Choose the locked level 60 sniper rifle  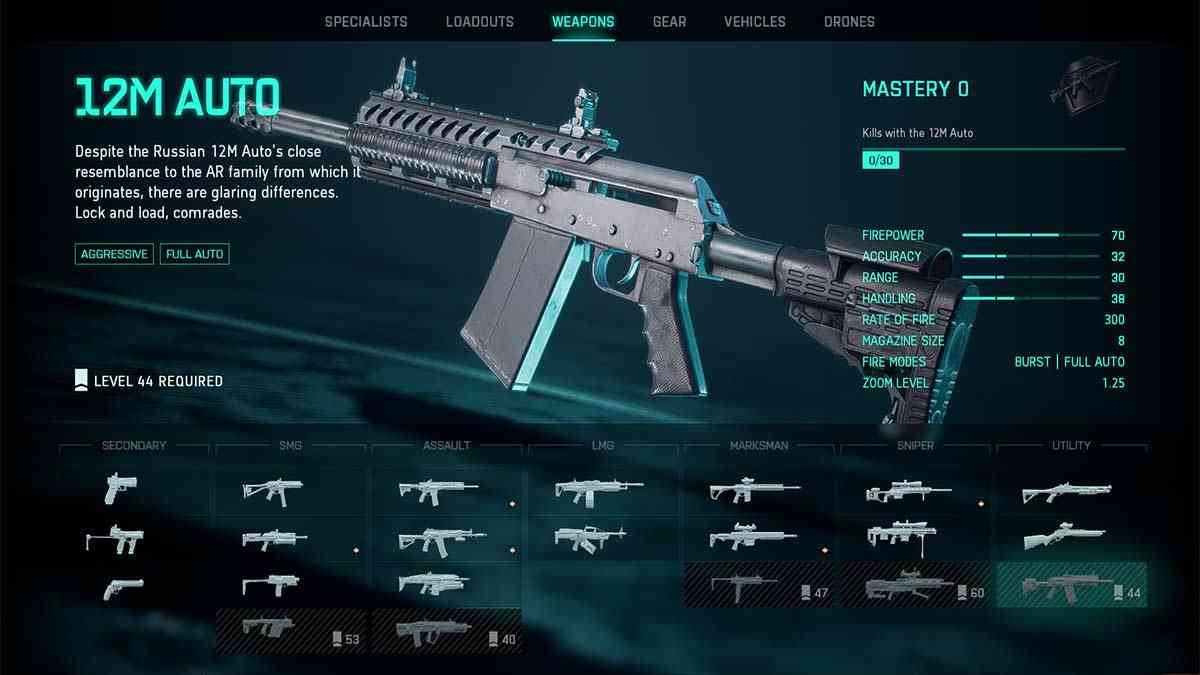pos(915,585)
